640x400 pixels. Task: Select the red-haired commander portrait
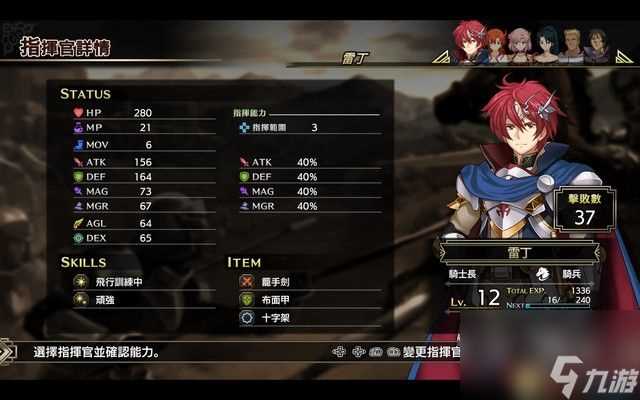point(469,41)
